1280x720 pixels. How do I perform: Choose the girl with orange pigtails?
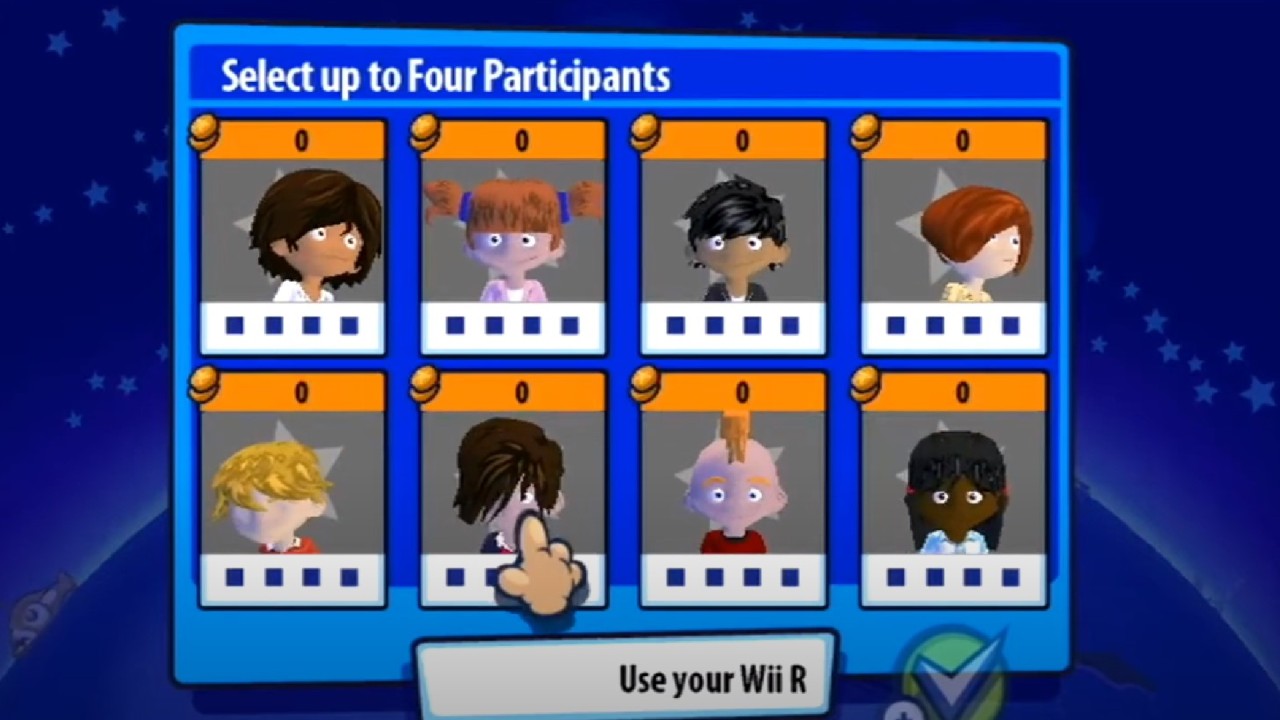(x=513, y=236)
